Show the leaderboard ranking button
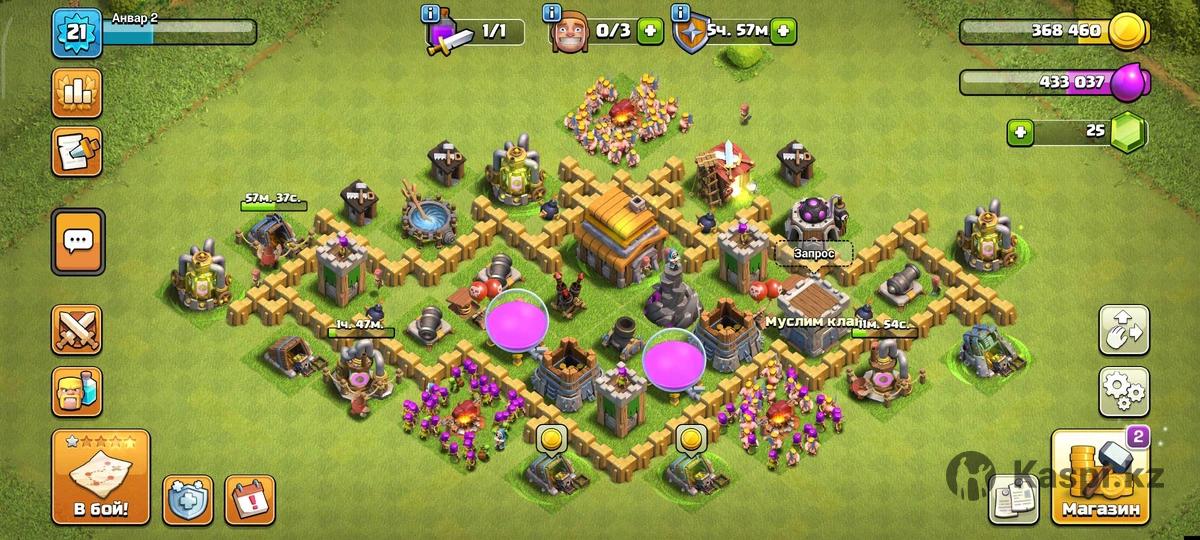 coord(77,93)
